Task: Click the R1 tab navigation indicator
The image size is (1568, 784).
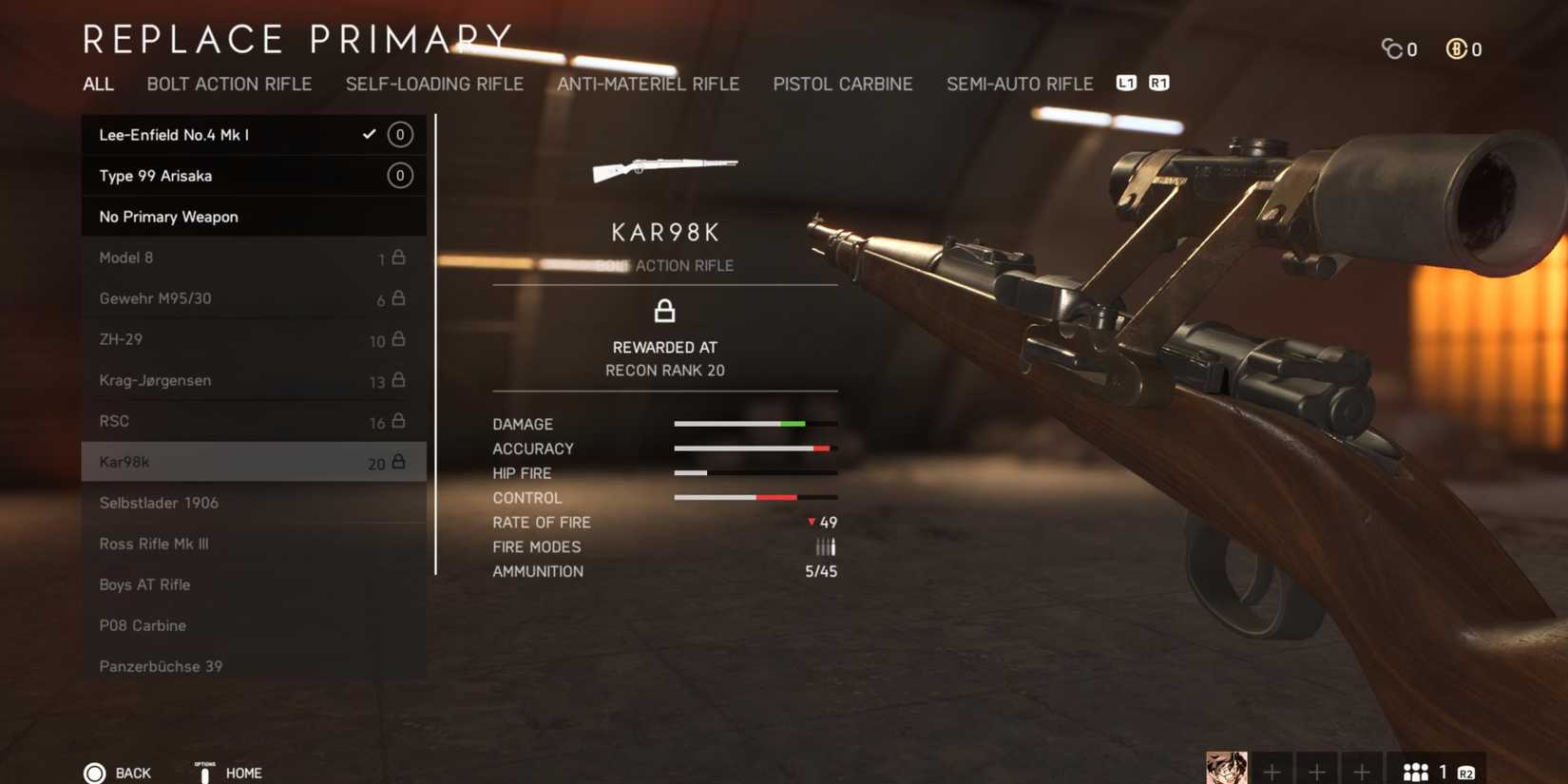Action: pos(1157,83)
